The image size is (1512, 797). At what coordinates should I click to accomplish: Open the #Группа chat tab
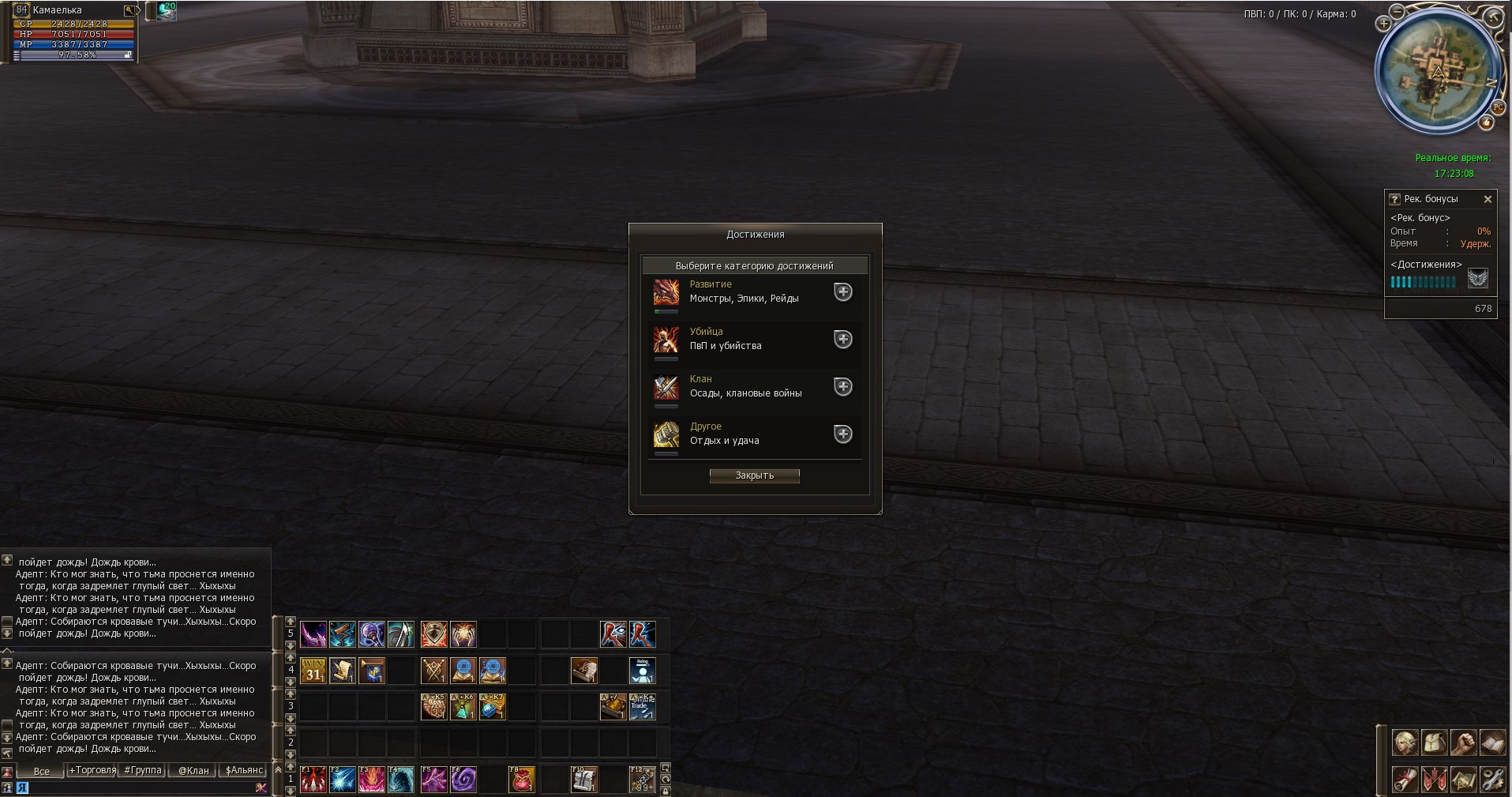(x=143, y=770)
